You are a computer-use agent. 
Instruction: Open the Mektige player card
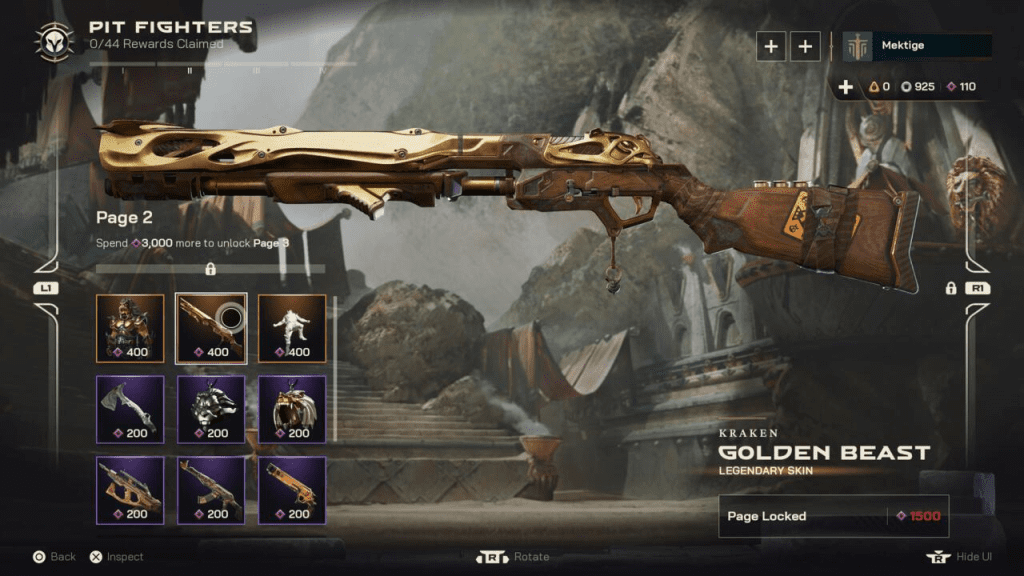[917, 46]
